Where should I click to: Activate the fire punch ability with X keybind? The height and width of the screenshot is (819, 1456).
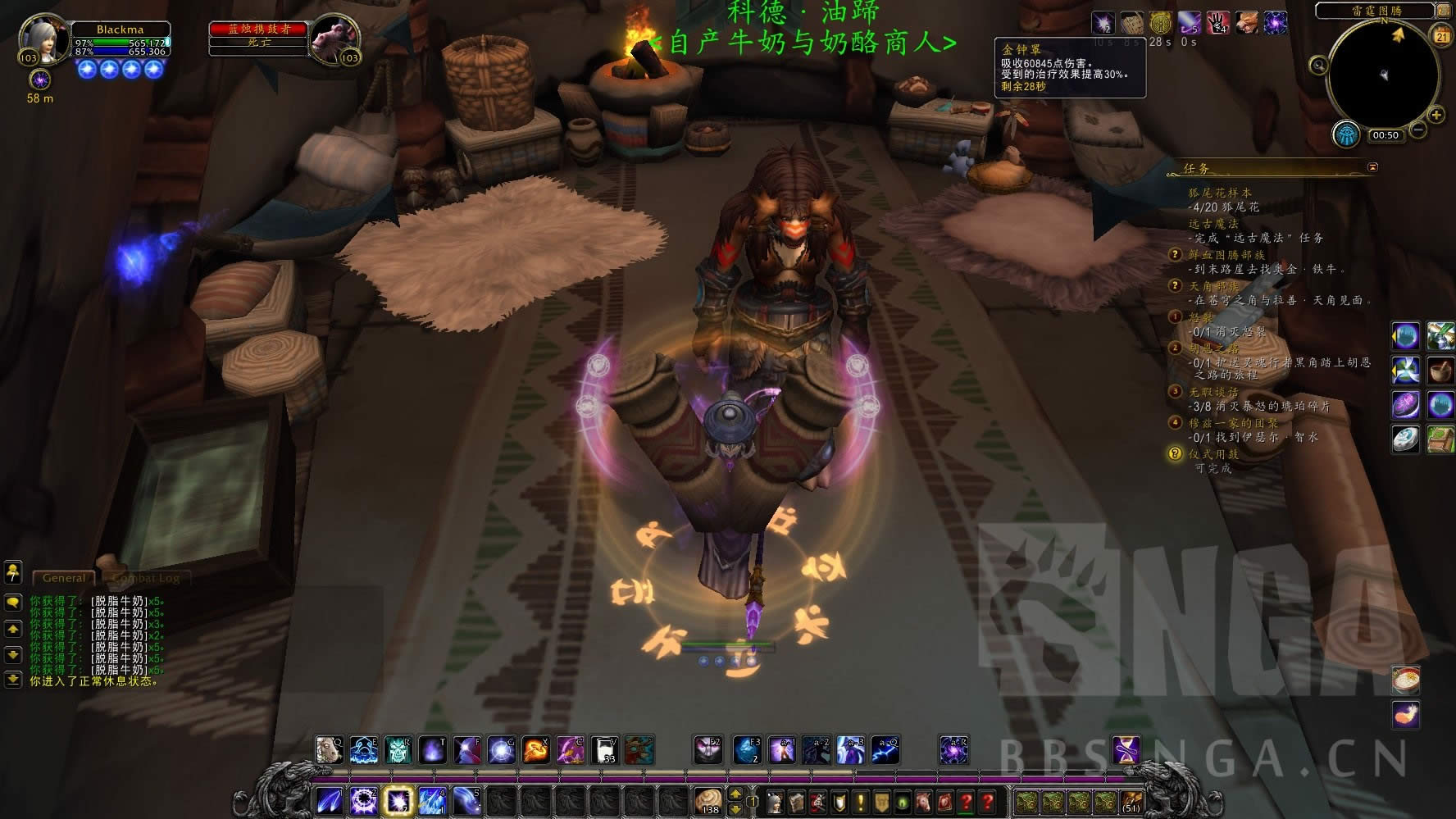pos(535,750)
